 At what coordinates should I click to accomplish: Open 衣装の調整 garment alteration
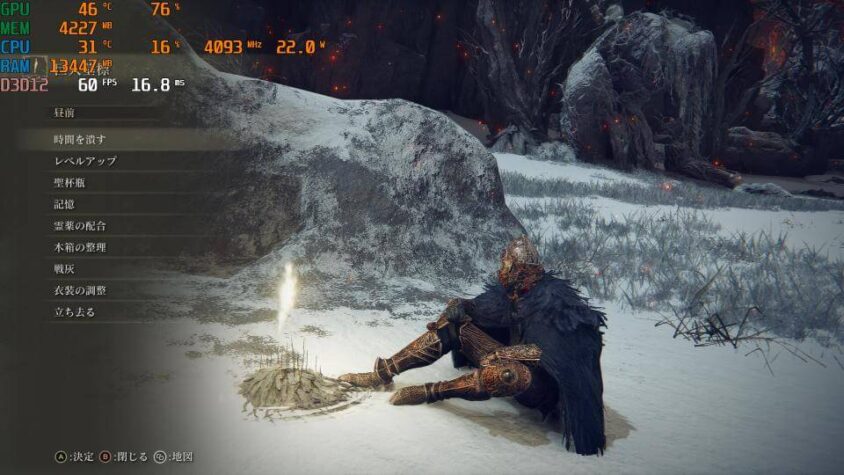[80, 290]
